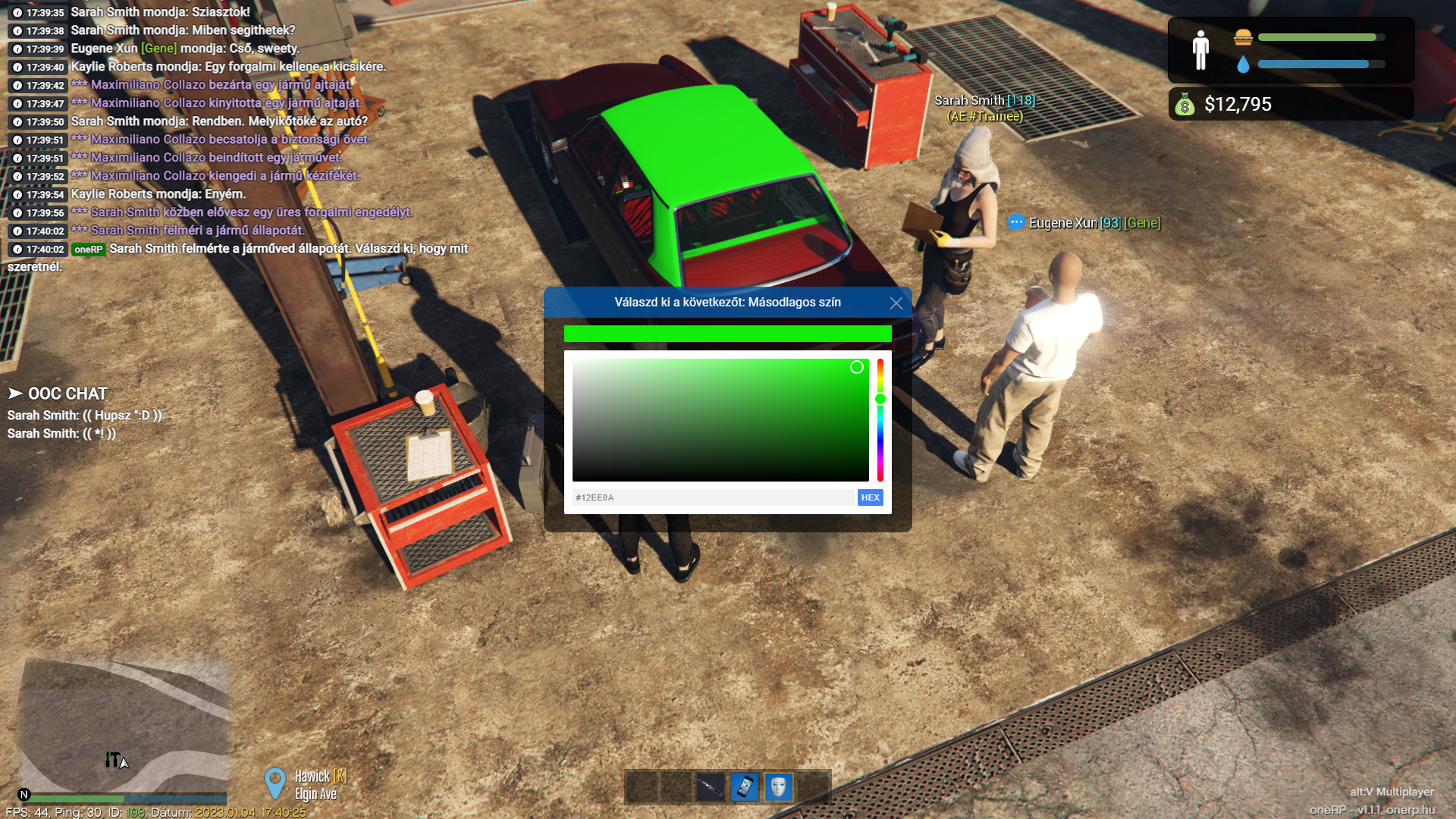Pick a shade in the green saturation square
The image size is (1456, 819).
(x=720, y=419)
